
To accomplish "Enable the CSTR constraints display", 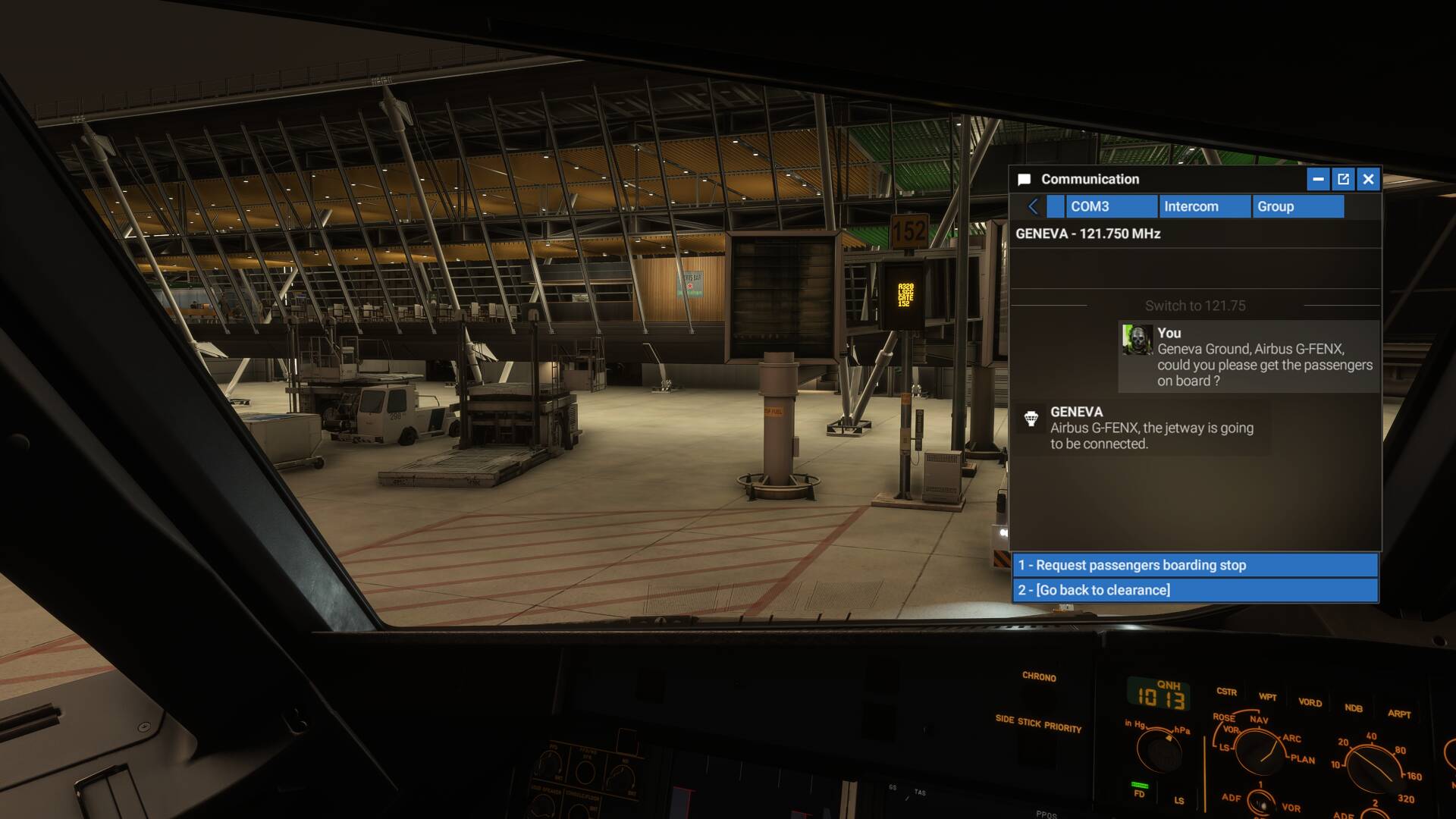I will [x=1227, y=692].
